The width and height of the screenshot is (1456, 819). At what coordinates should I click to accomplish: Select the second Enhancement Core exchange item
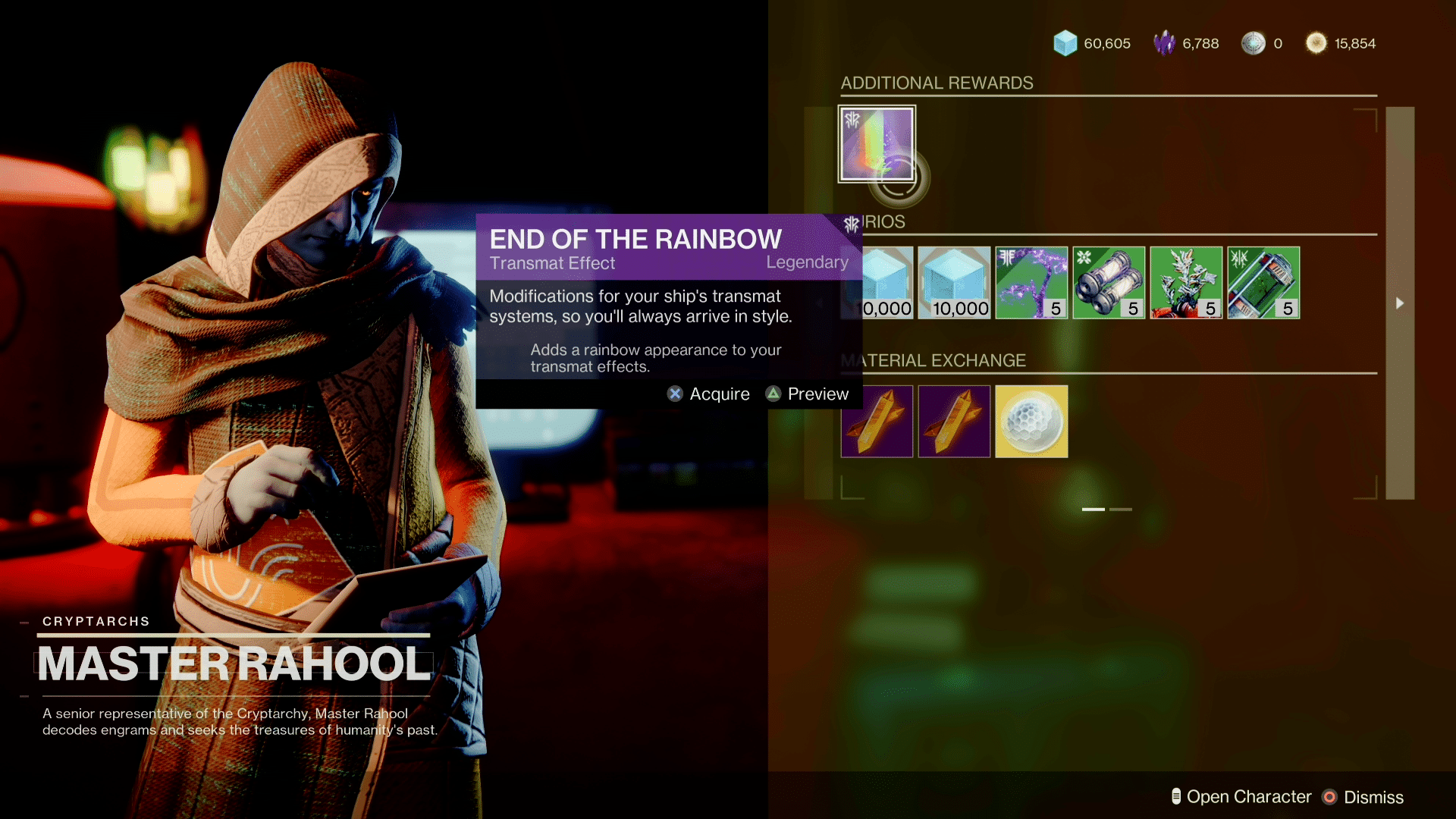tap(954, 421)
